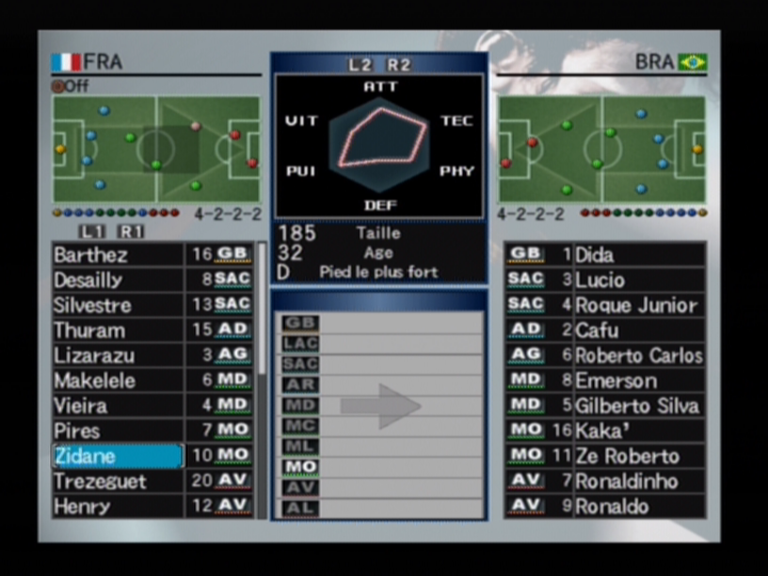This screenshot has width=768, height=576.
Task: Pick Thuram in the France squad
Action: point(118,330)
